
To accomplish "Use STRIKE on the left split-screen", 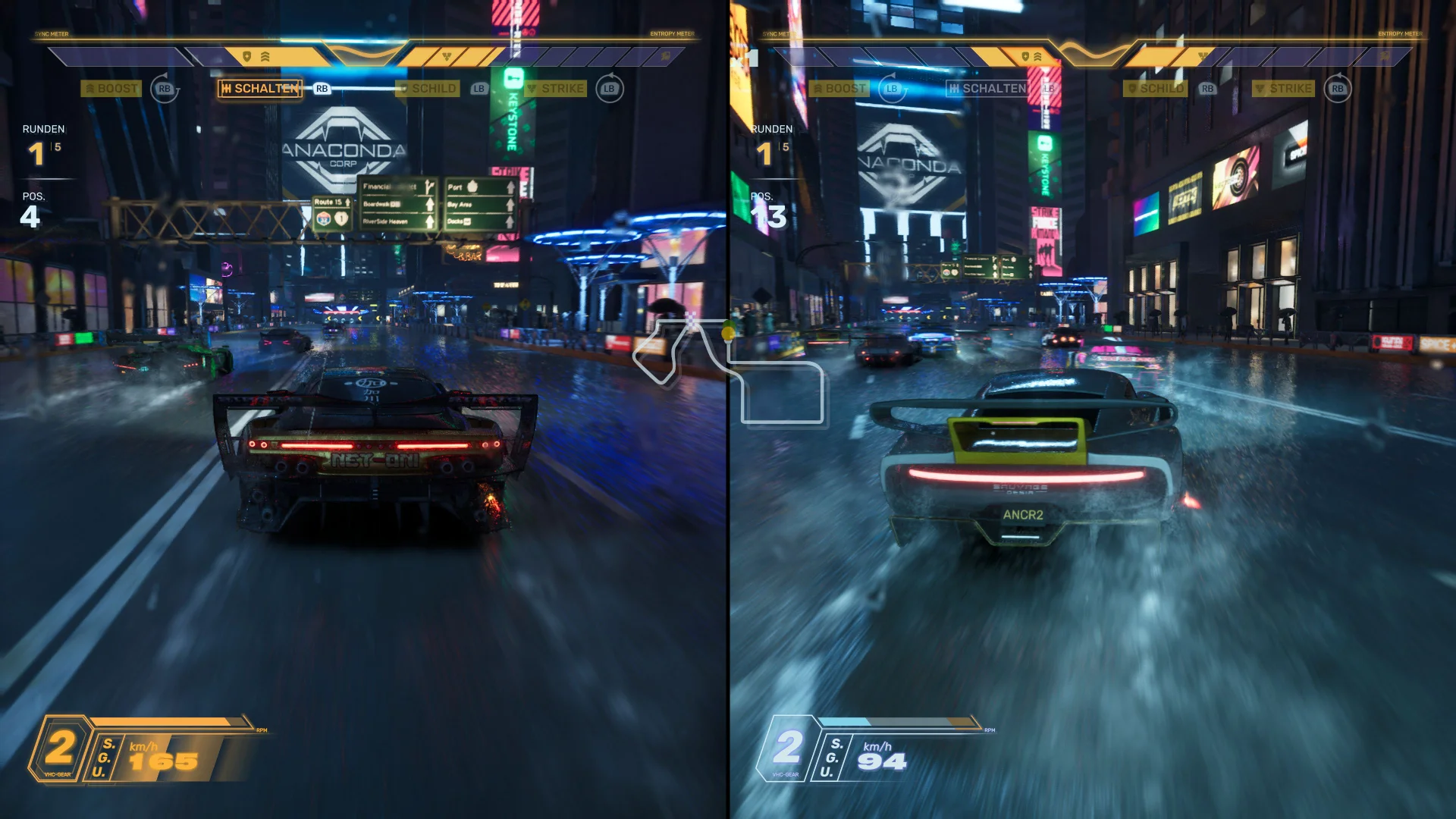I will 556,89.
